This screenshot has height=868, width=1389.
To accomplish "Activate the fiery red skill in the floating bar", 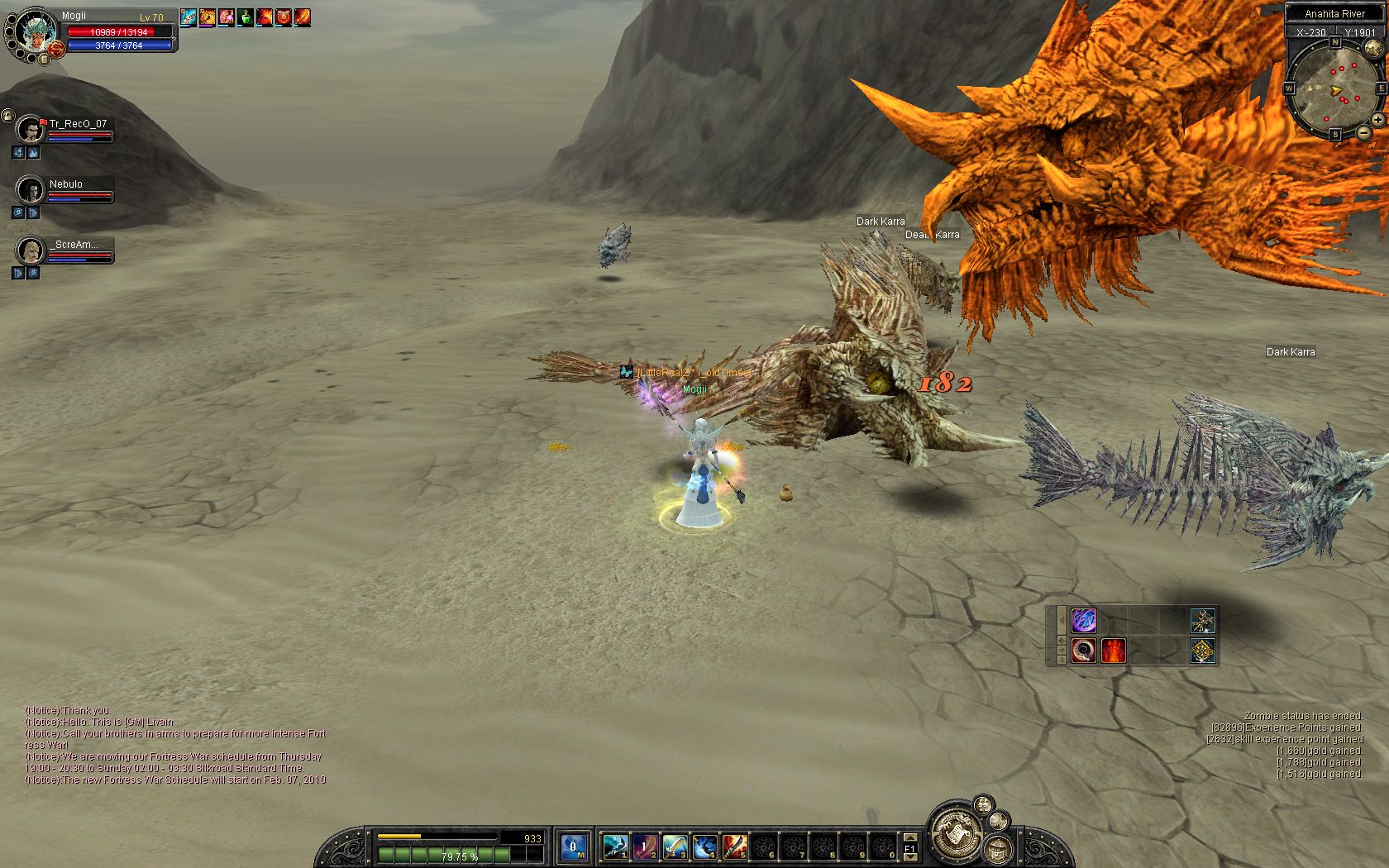I will coord(1113,651).
